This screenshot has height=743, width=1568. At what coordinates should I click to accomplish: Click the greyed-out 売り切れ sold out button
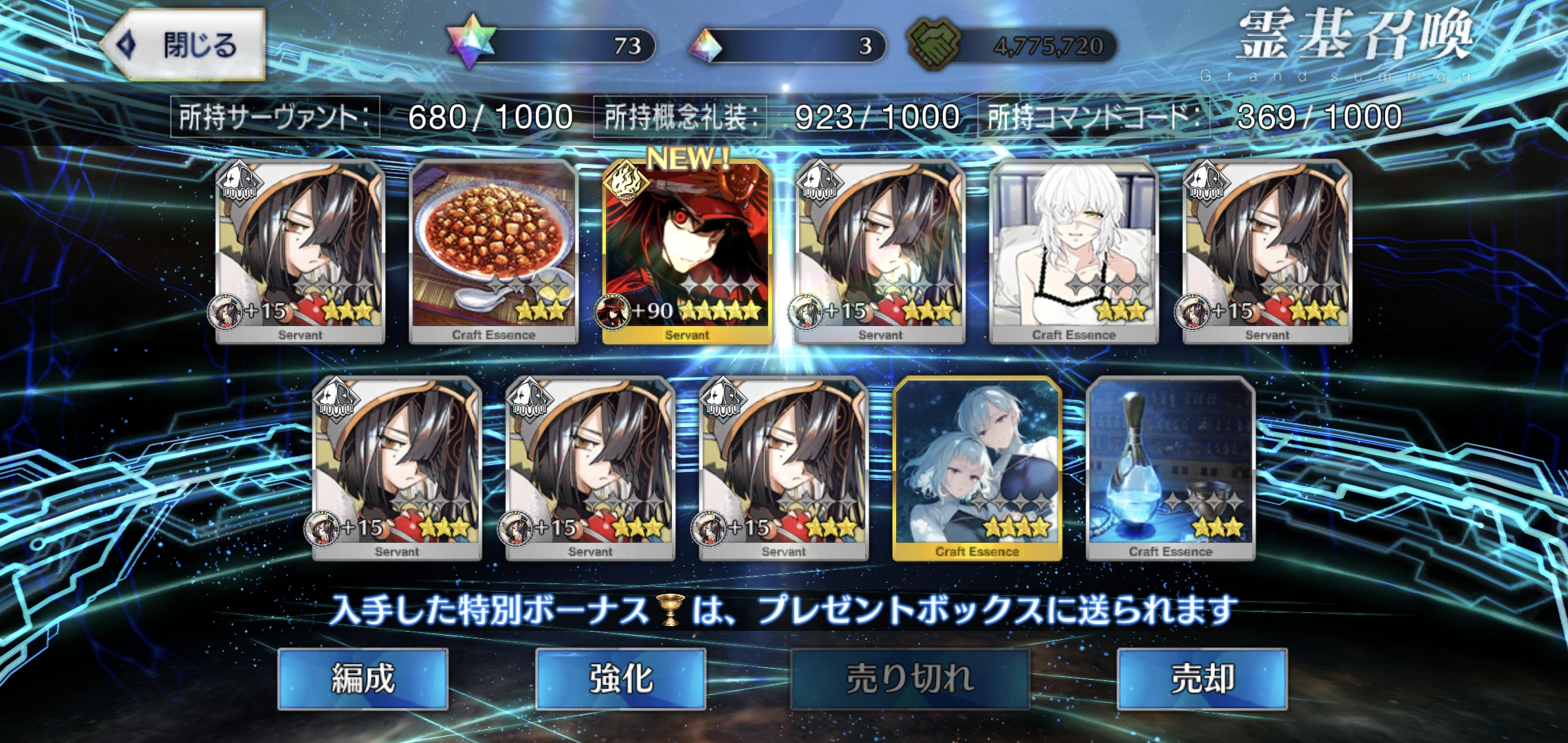[x=909, y=678]
